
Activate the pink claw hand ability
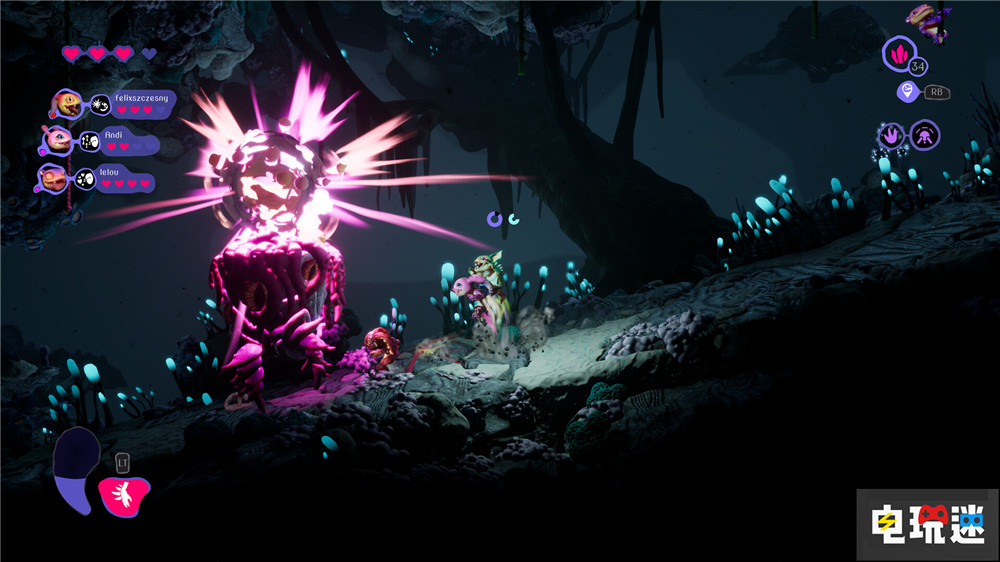click(x=124, y=493)
